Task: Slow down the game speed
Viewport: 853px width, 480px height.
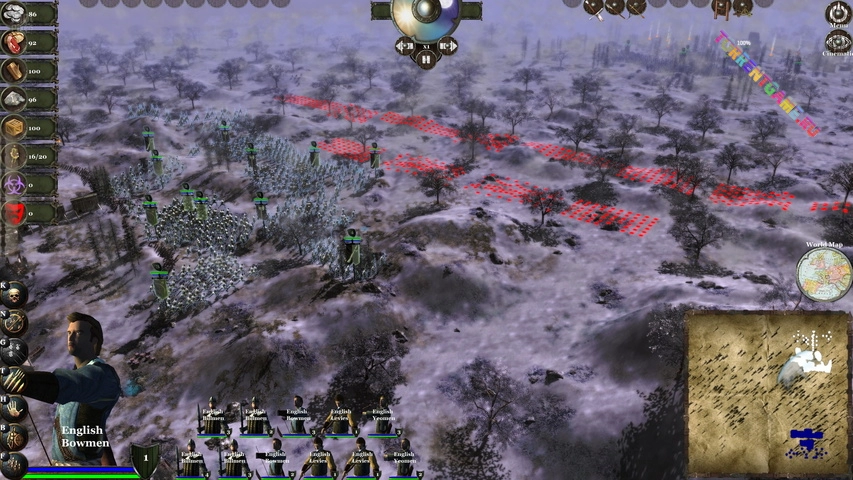Action: [x=404, y=46]
